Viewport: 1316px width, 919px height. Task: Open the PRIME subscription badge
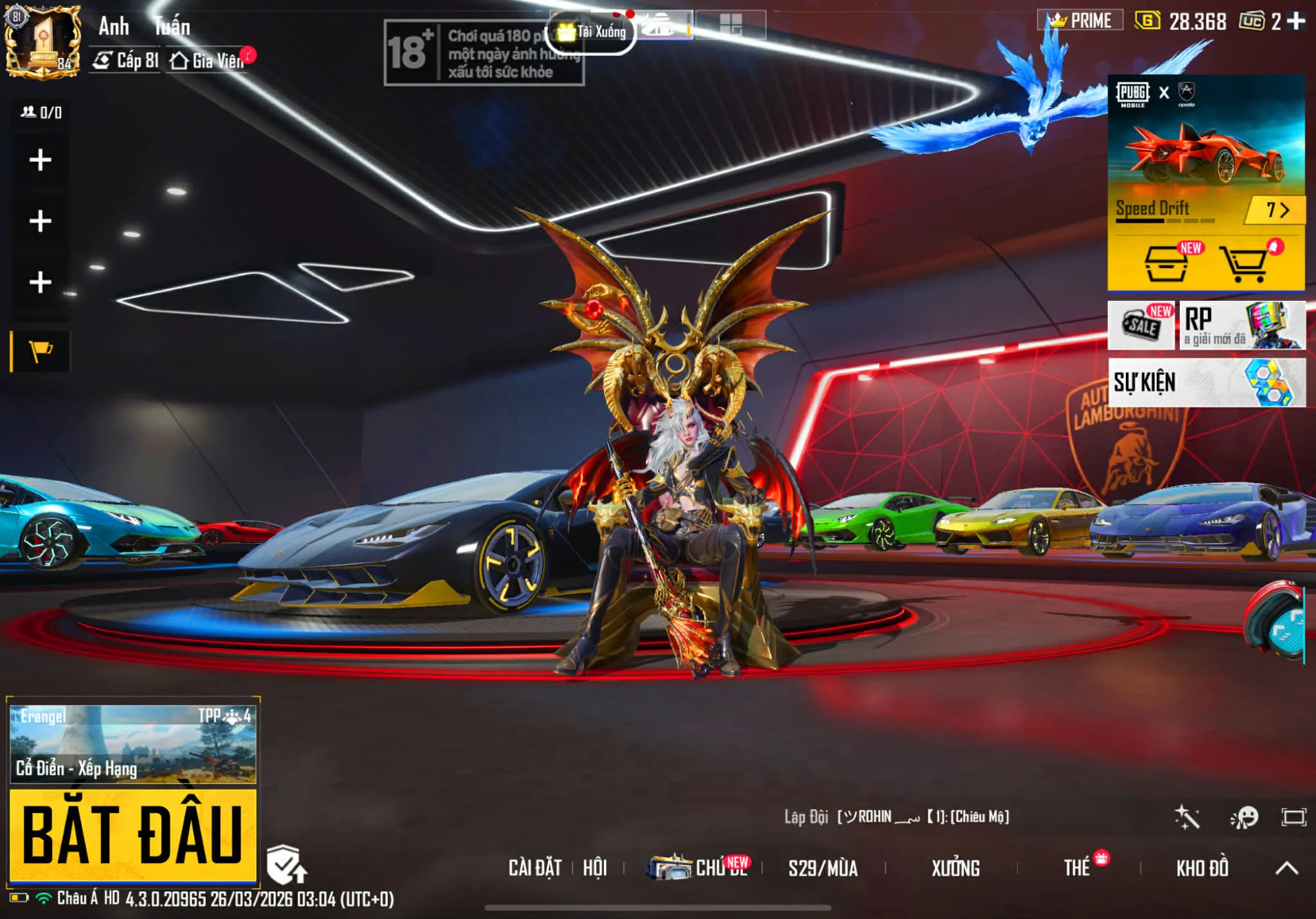(x=1080, y=20)
